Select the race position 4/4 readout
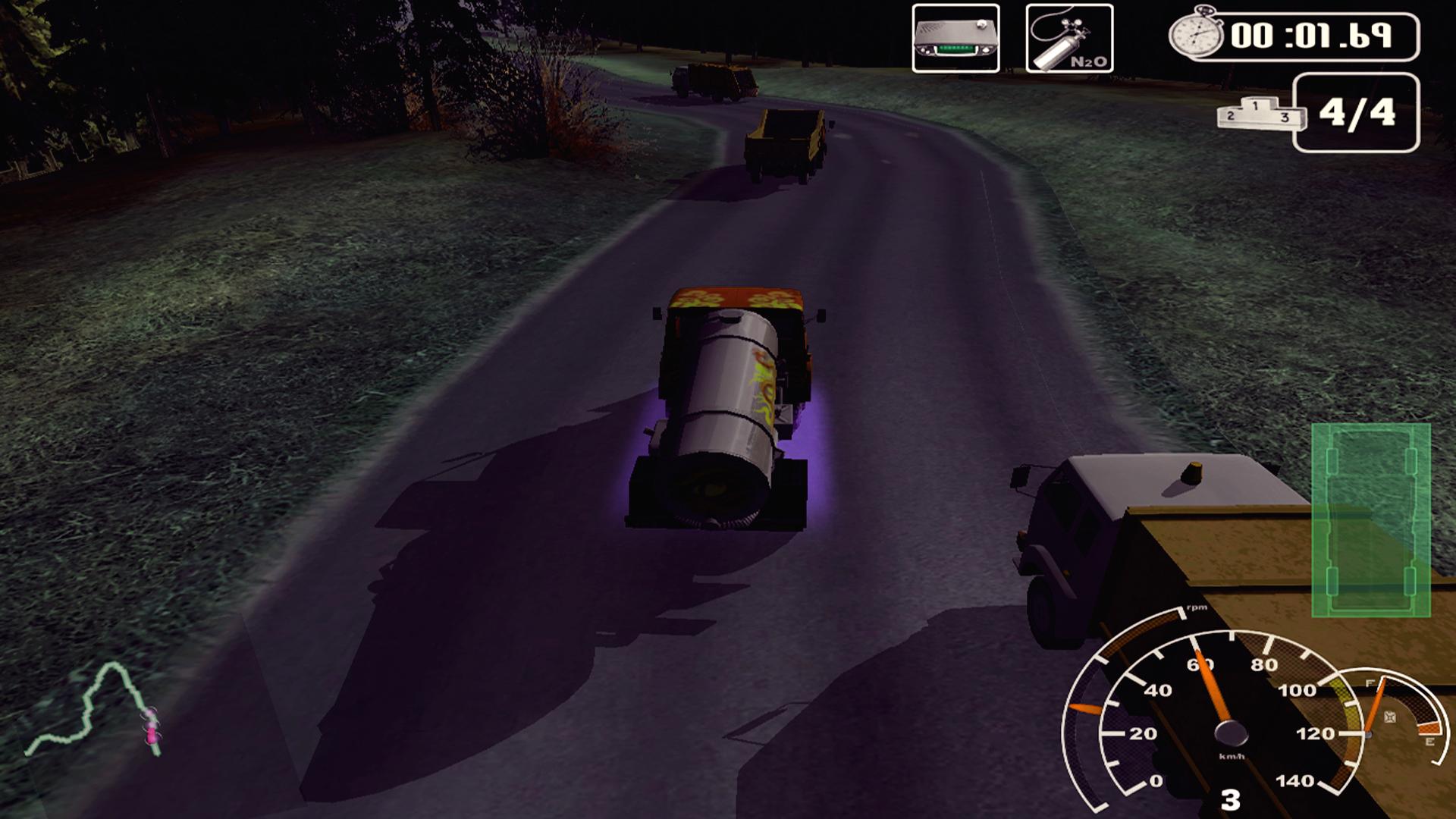The image size is (1456, 819). (1357, 114)
